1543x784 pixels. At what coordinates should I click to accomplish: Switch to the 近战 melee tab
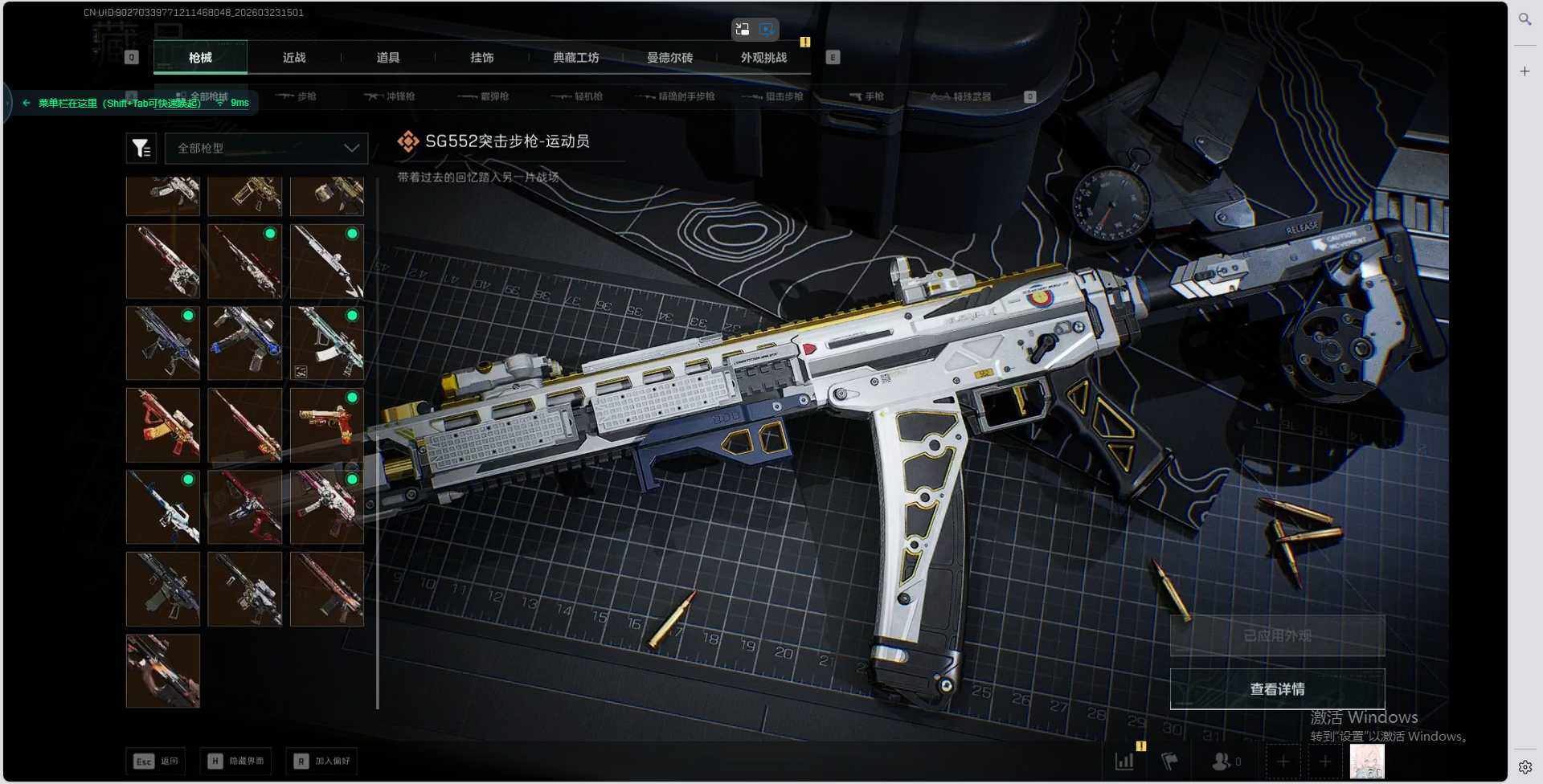pyautogui.click(x=294, y=58)
